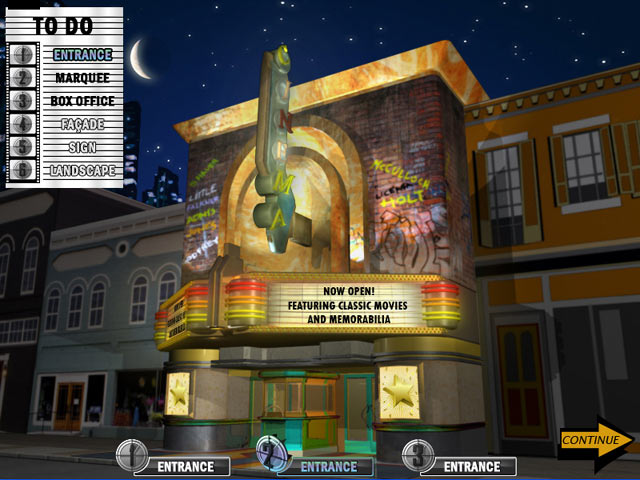Open the Box Office to-do item

coord(82,101)
